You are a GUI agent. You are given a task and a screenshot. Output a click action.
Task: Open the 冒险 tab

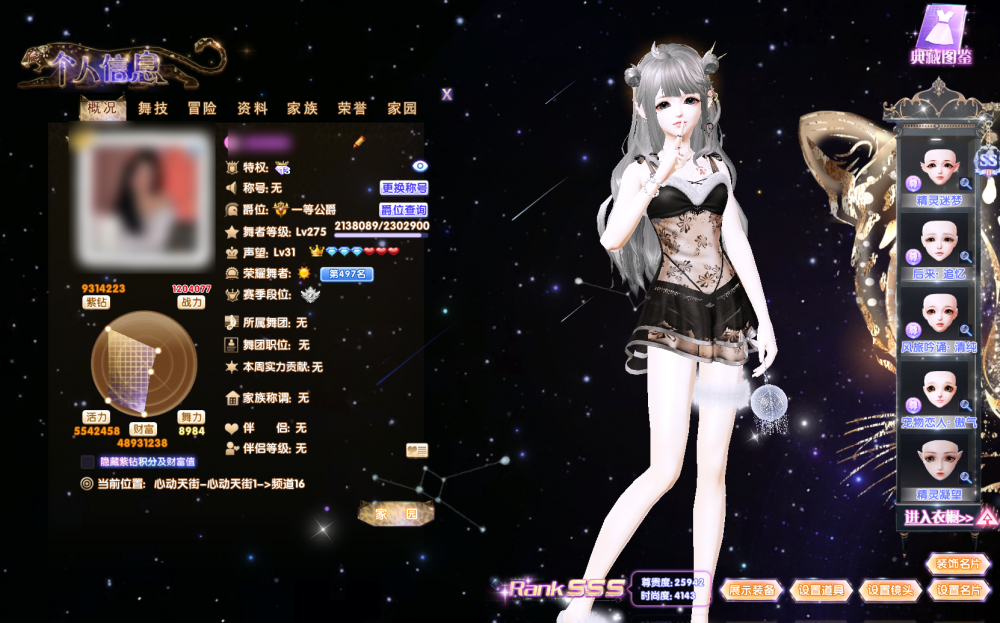tap(202, 108)
